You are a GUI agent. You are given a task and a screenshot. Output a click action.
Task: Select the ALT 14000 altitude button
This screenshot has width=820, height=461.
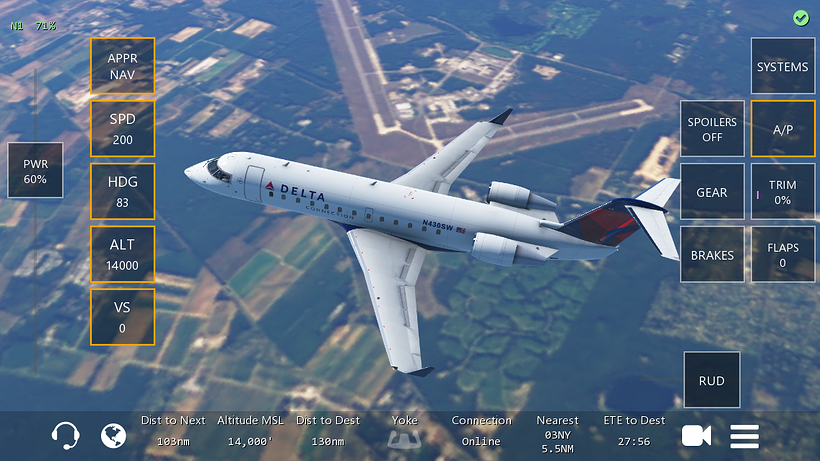point(123,254)
